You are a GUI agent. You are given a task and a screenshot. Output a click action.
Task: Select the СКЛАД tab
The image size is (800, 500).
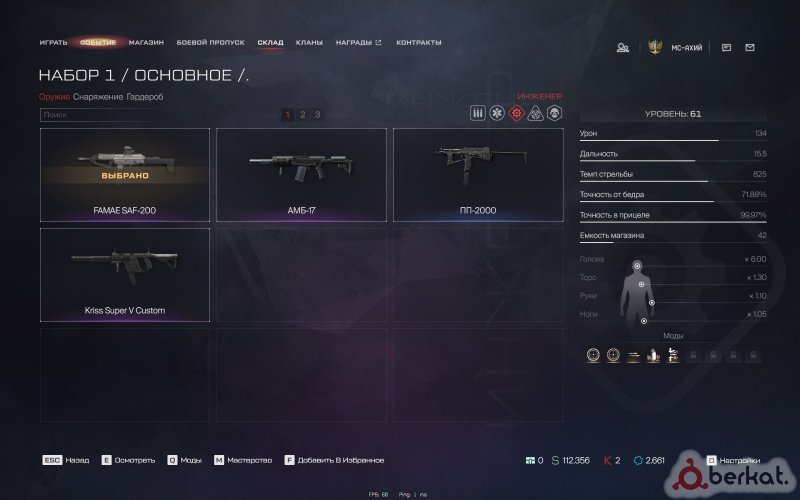tap(270, 43)
